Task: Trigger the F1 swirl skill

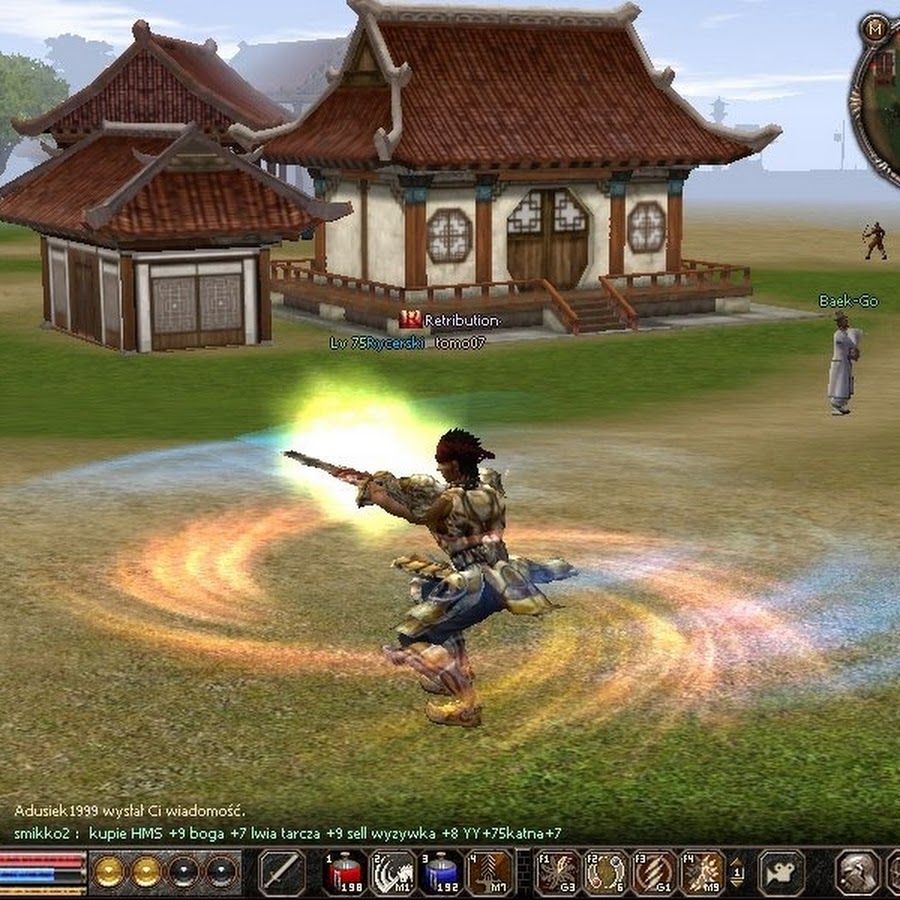Action: tap(557, 873)
